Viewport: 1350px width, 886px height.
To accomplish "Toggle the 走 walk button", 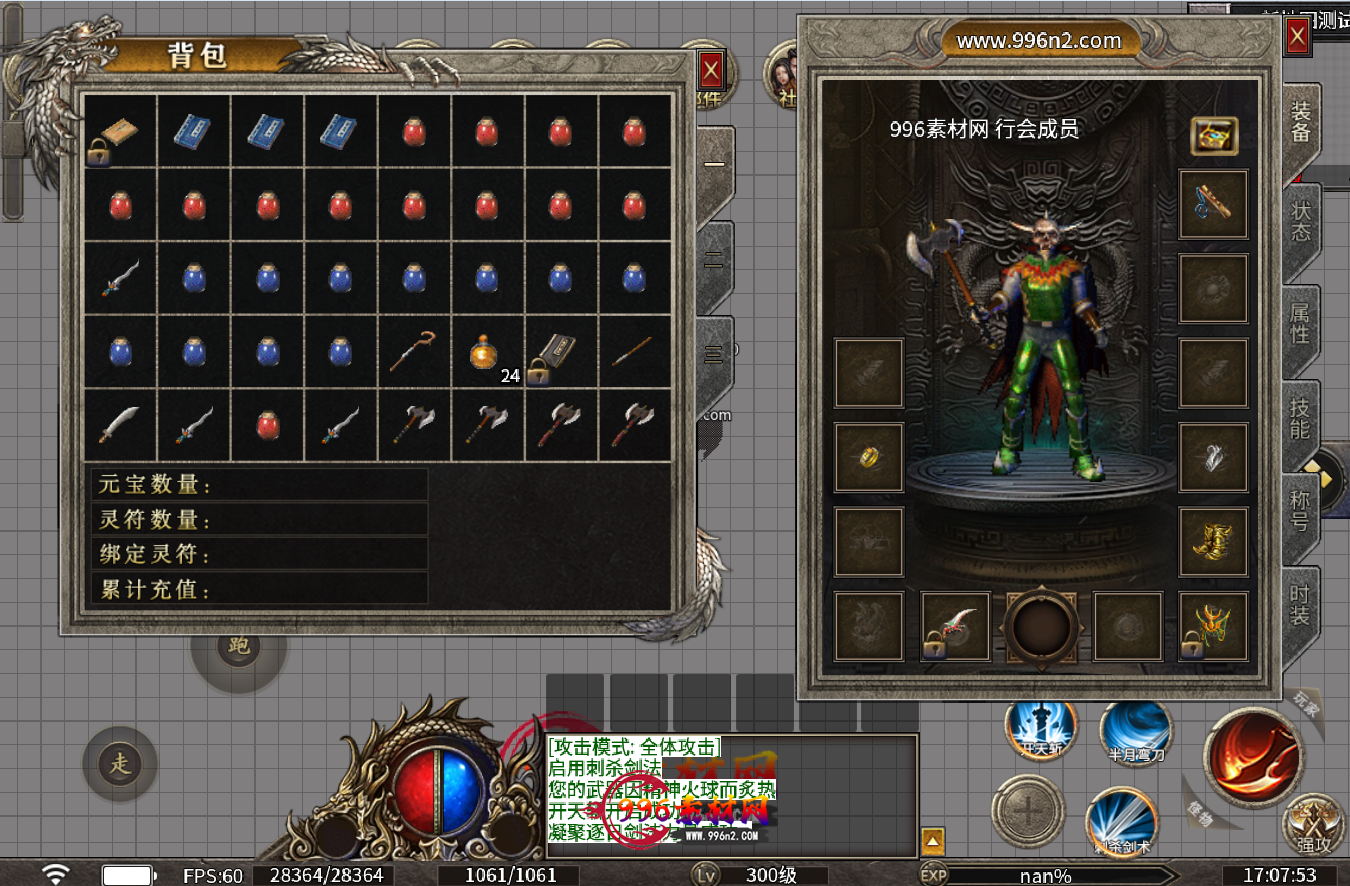I will [120, 765].
